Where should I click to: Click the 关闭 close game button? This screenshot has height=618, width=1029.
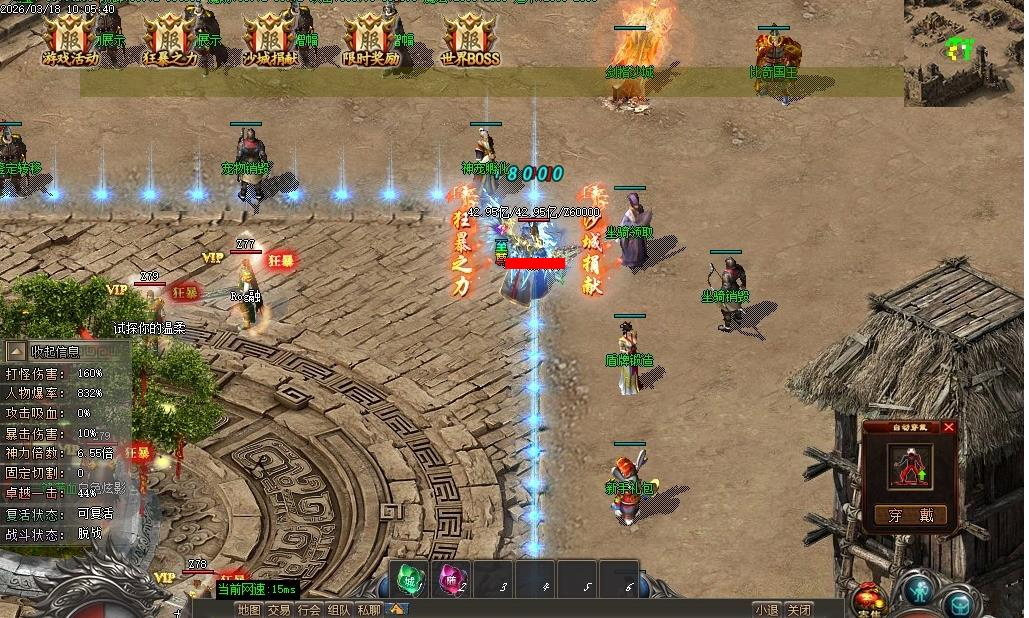click(x=798, y=609)
